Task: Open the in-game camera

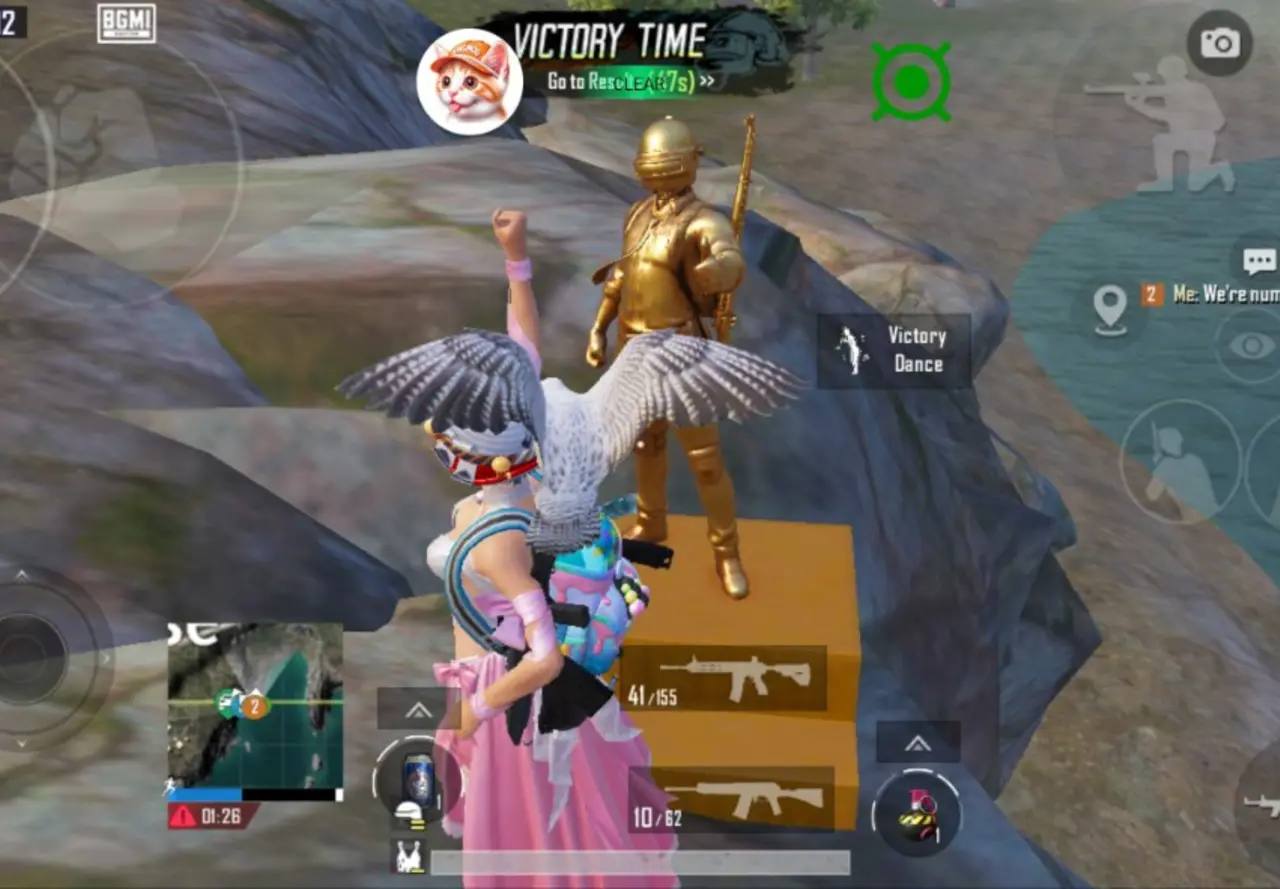Action: point(1220,42)
